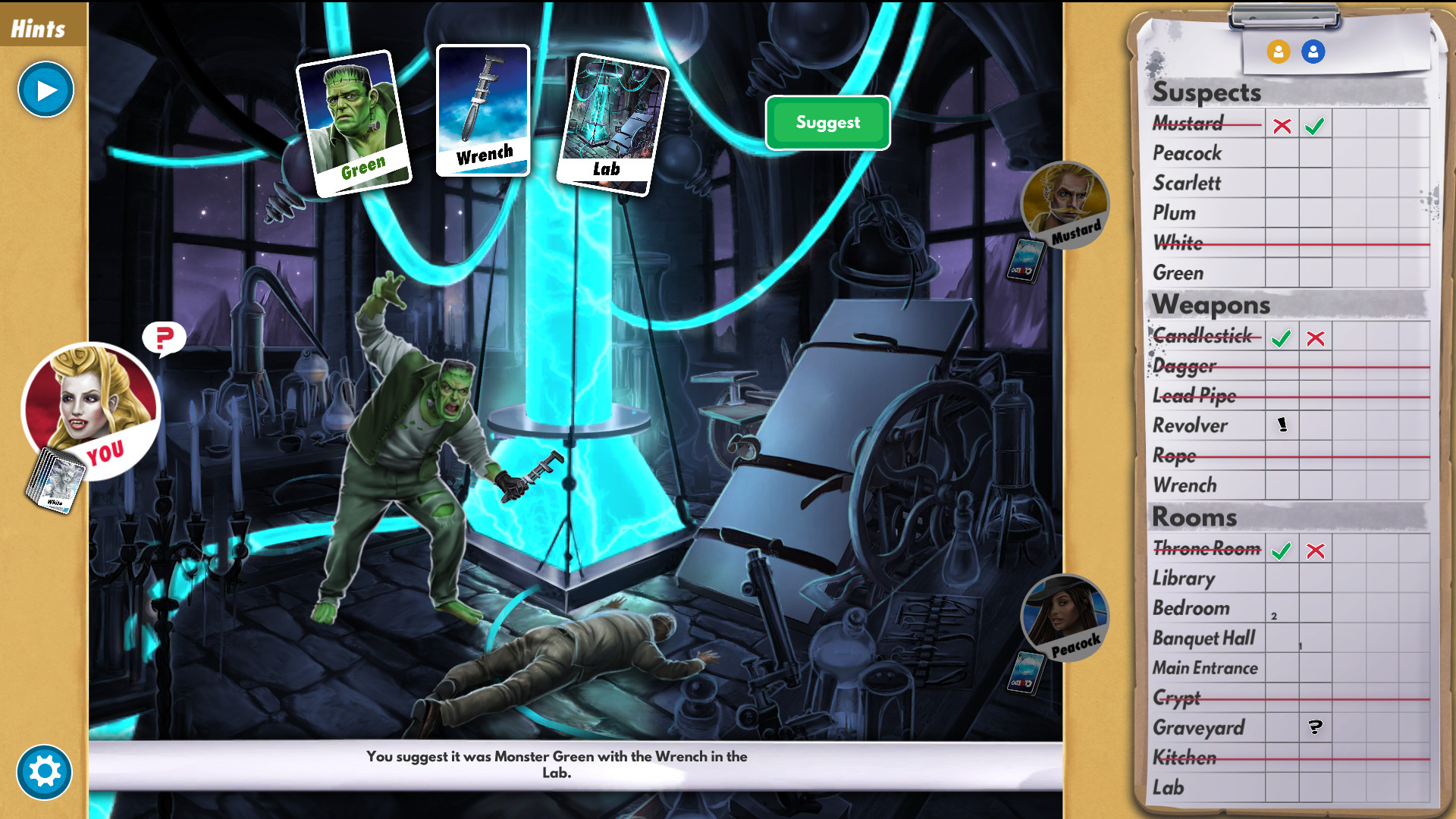Click the question mark in the Graveyard row
This screenshot has width=1456, height=819.
pos(1314,728)
